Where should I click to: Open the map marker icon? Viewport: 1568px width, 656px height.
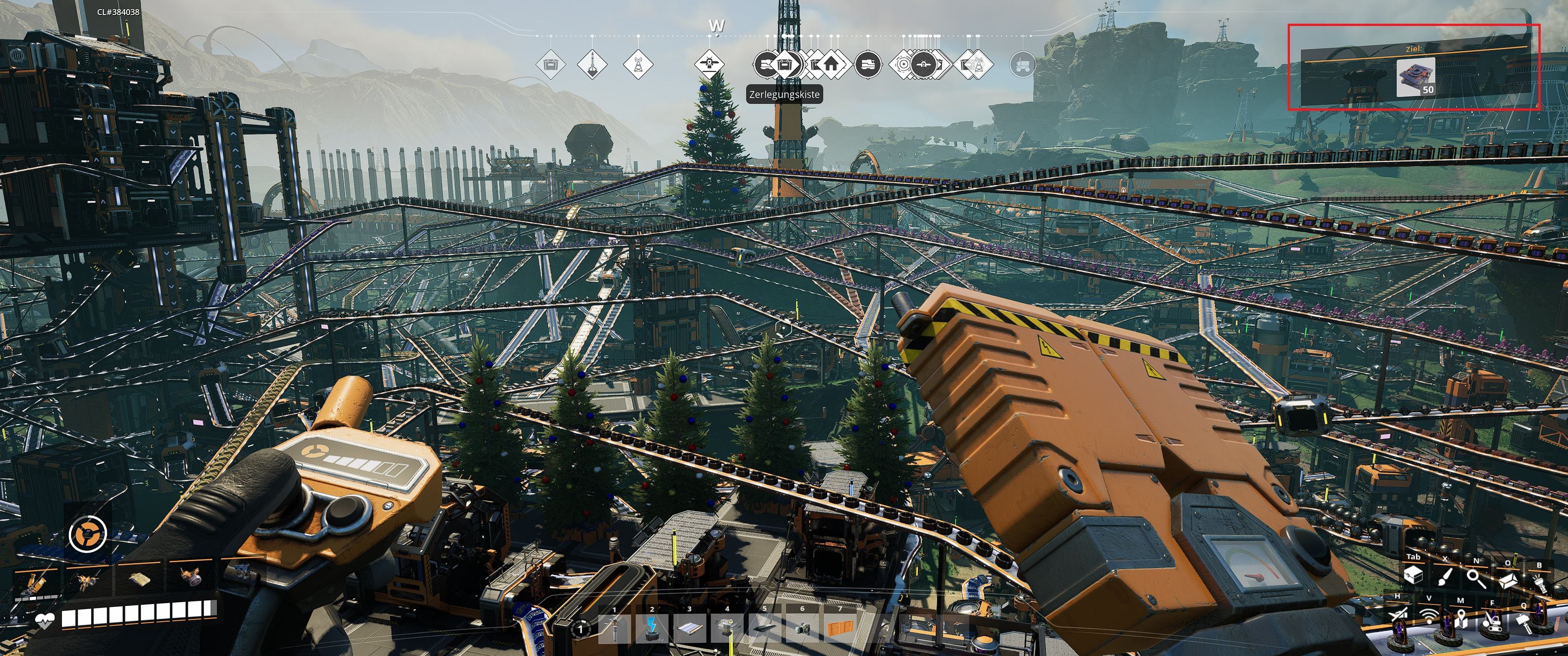[1460, 620]
